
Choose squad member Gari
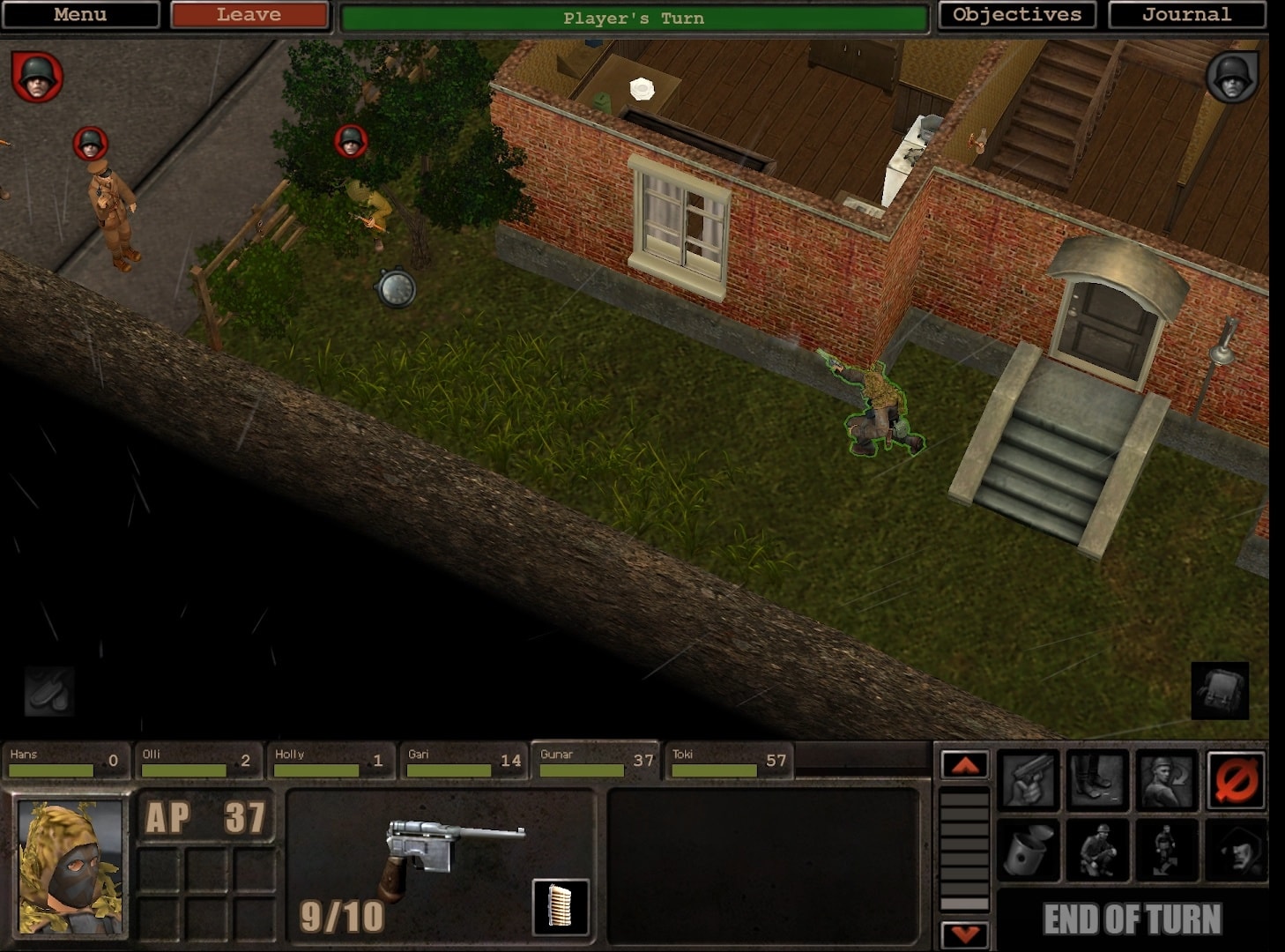click(x=463, y=761)
